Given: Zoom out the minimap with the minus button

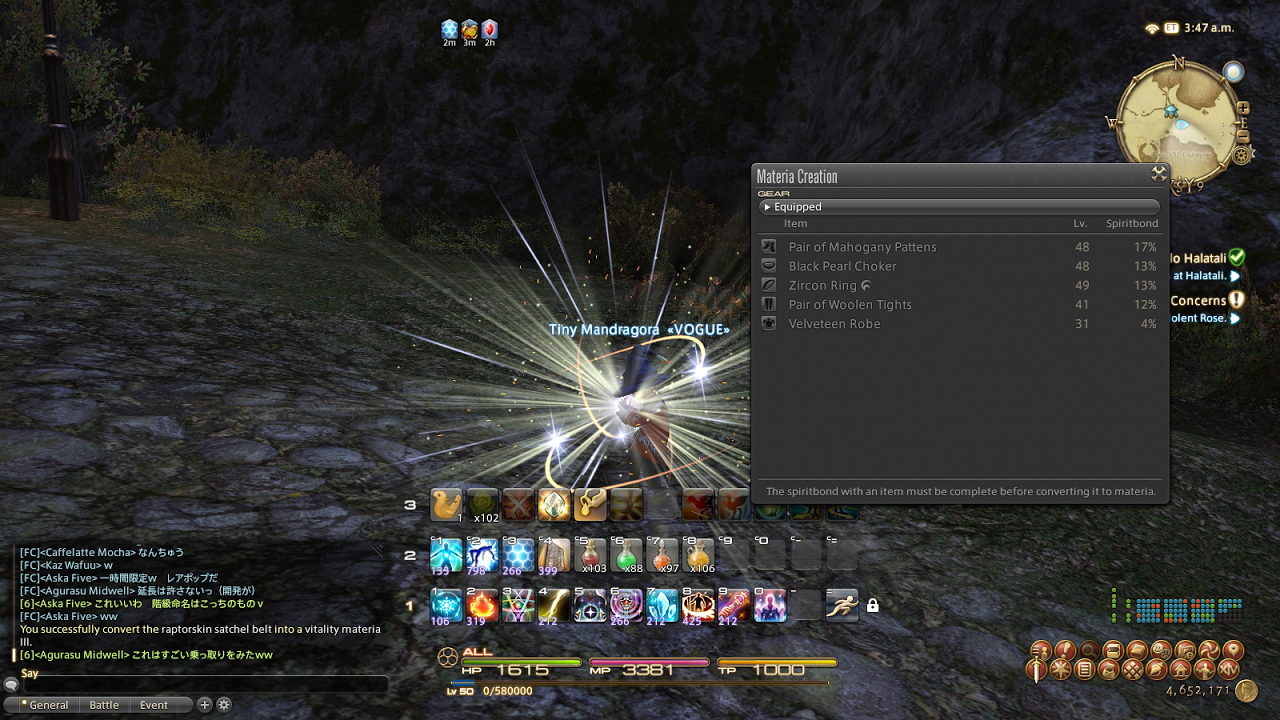Looking at the screenshot, I should pyautogui.click(x=1243, y=136).
